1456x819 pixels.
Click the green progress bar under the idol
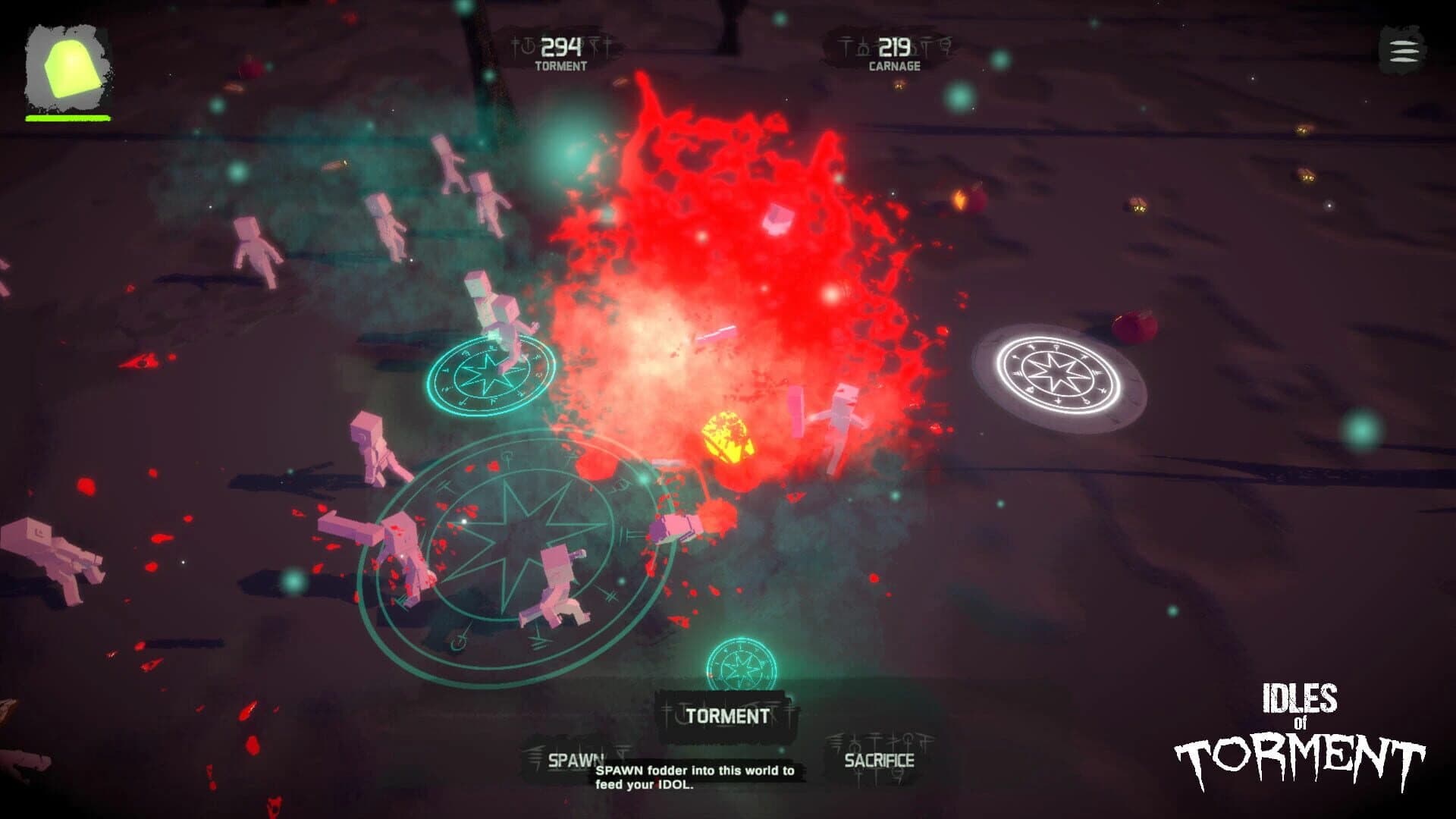(x=68, y=118)
